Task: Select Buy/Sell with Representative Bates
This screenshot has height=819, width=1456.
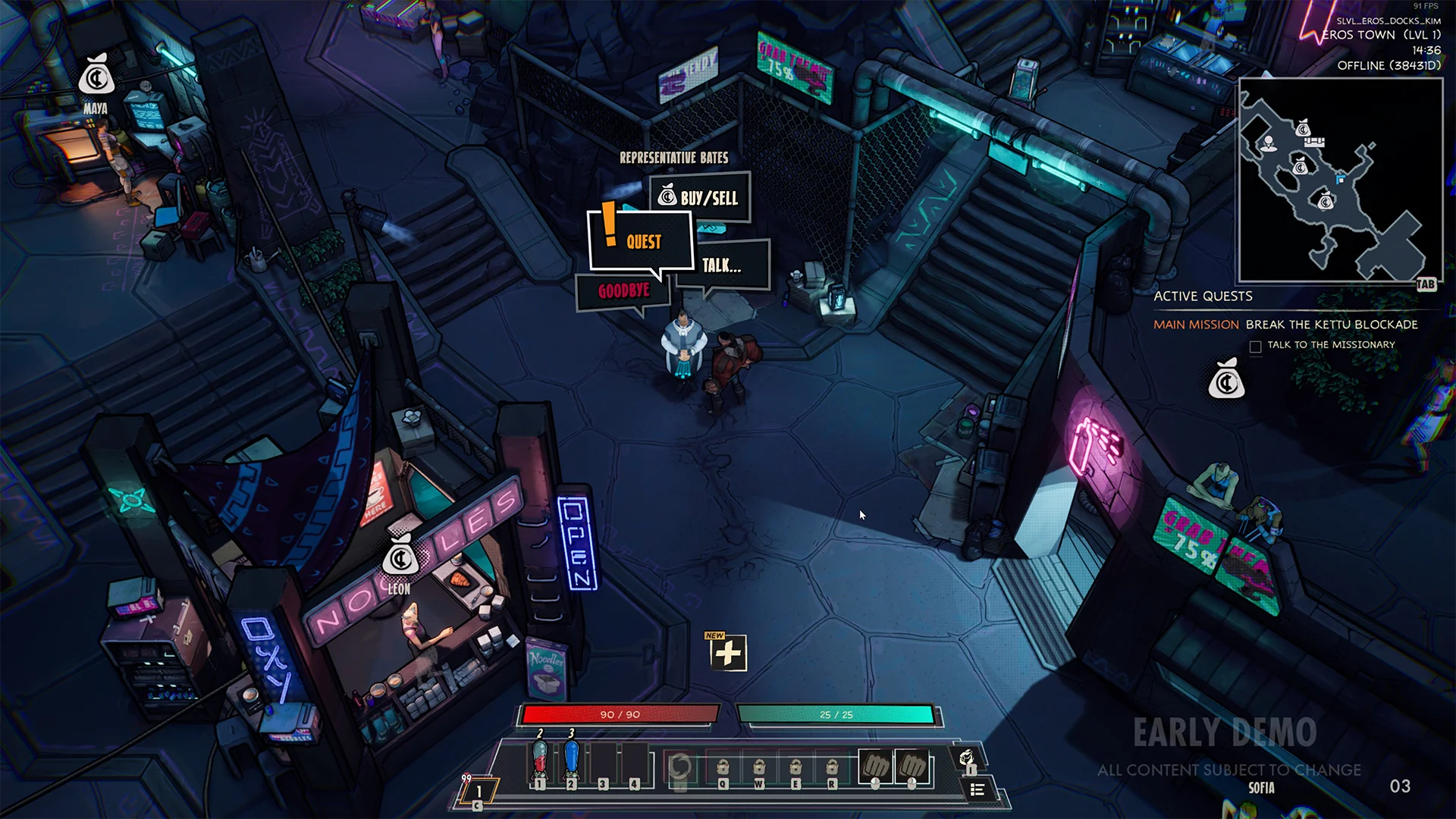Action: point(701,198)
